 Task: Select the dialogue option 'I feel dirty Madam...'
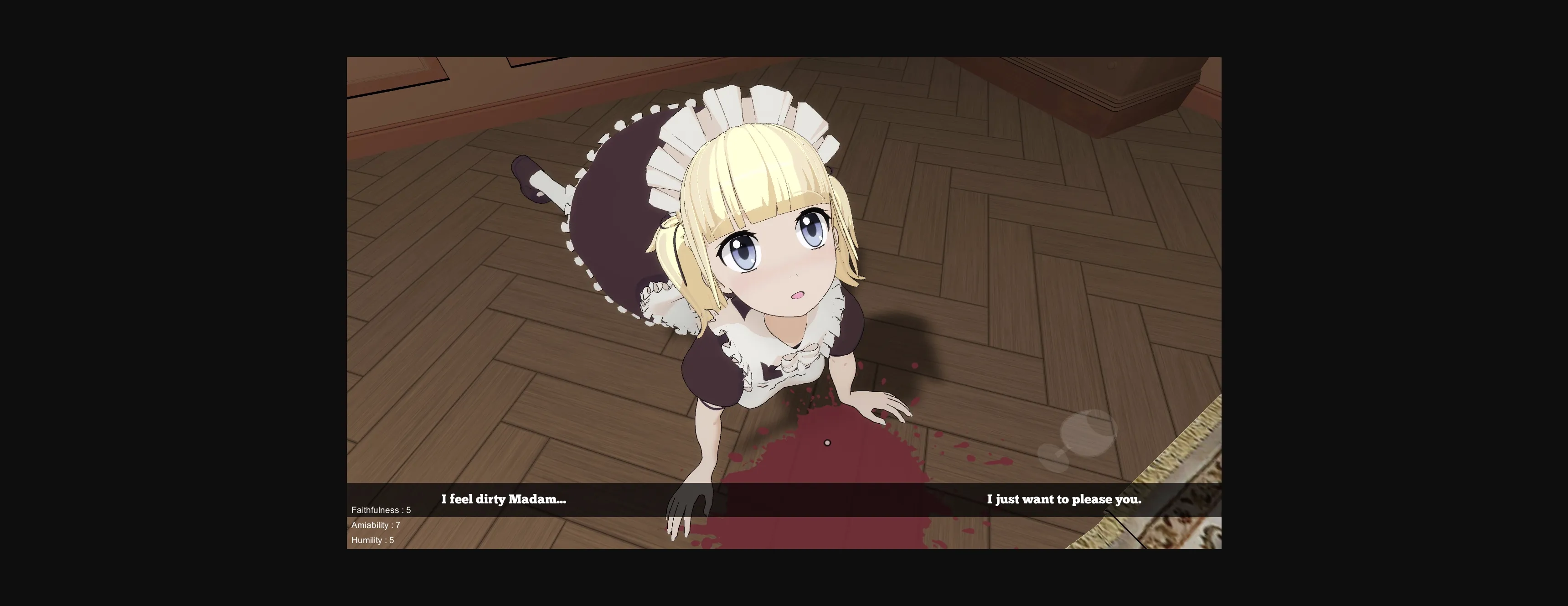pos(503,499)
